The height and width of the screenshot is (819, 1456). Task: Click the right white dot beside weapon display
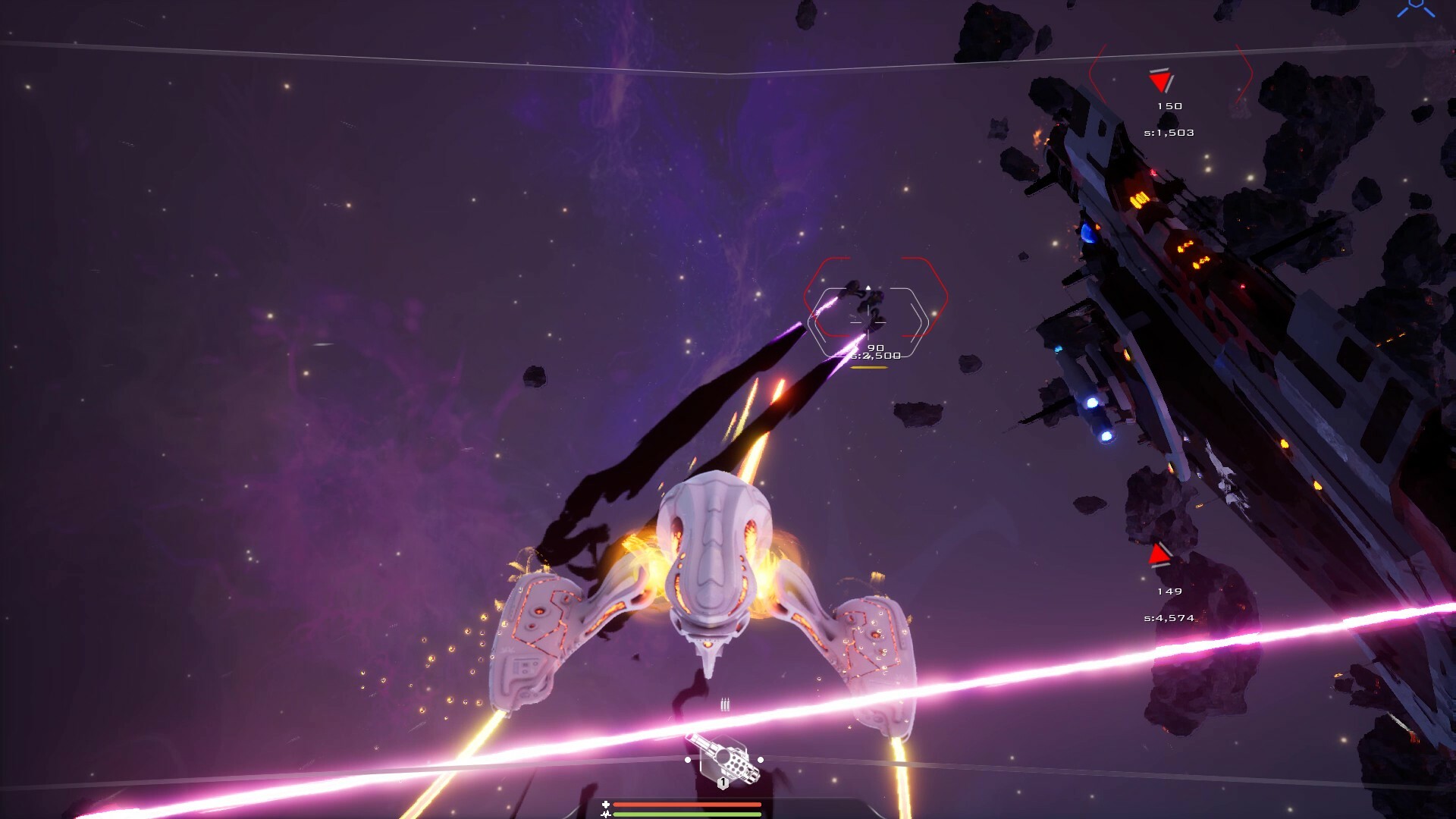pos(761,761)
